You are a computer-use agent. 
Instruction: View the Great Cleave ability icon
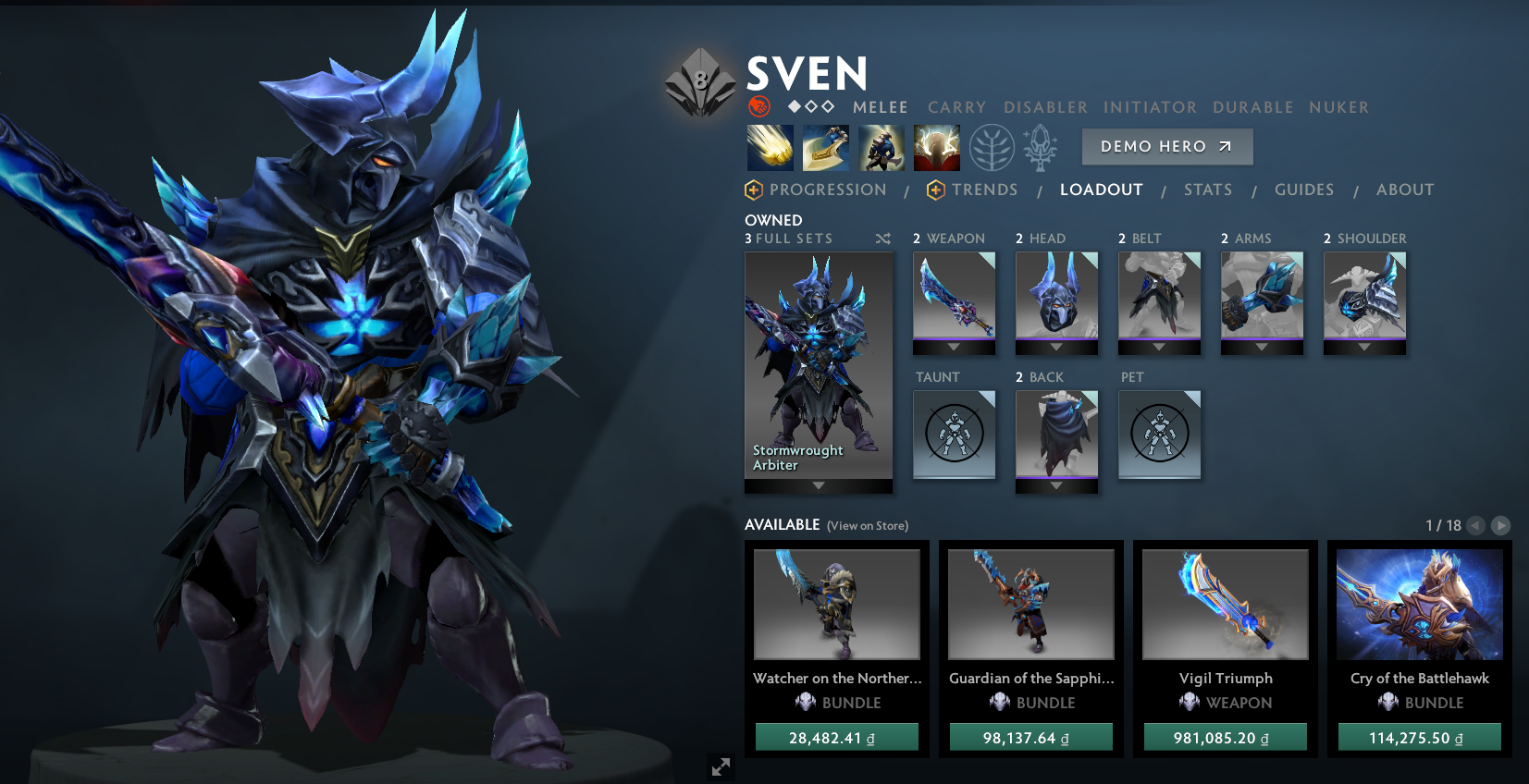click(826, 148)
